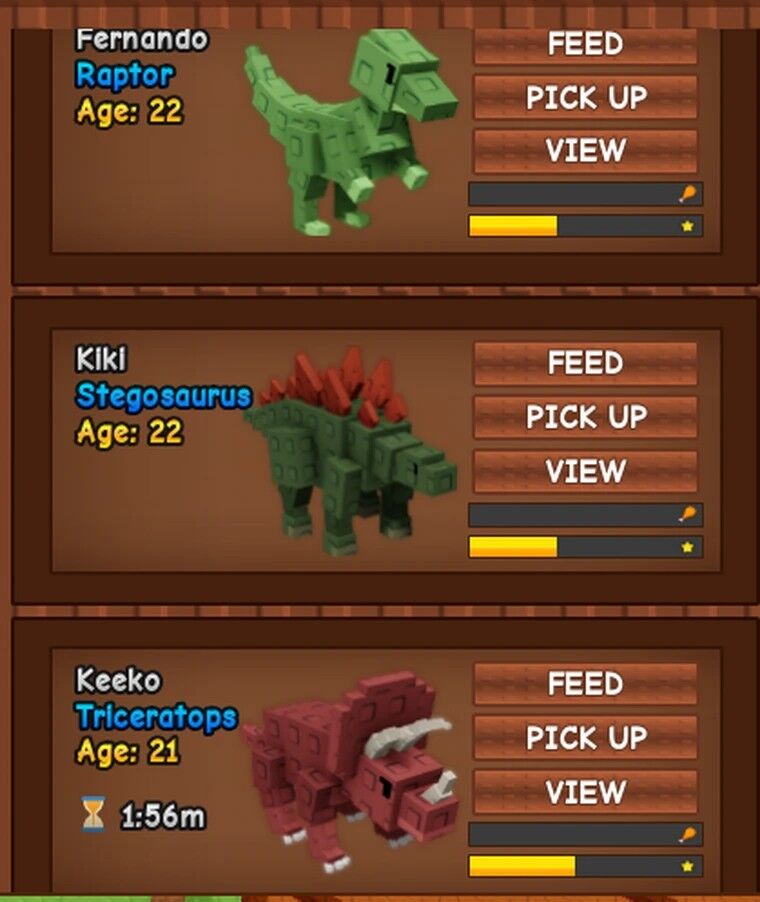The image size is (760, 902).
Task: View Fernando the Raptor
Action: click(x=585, y=151)
